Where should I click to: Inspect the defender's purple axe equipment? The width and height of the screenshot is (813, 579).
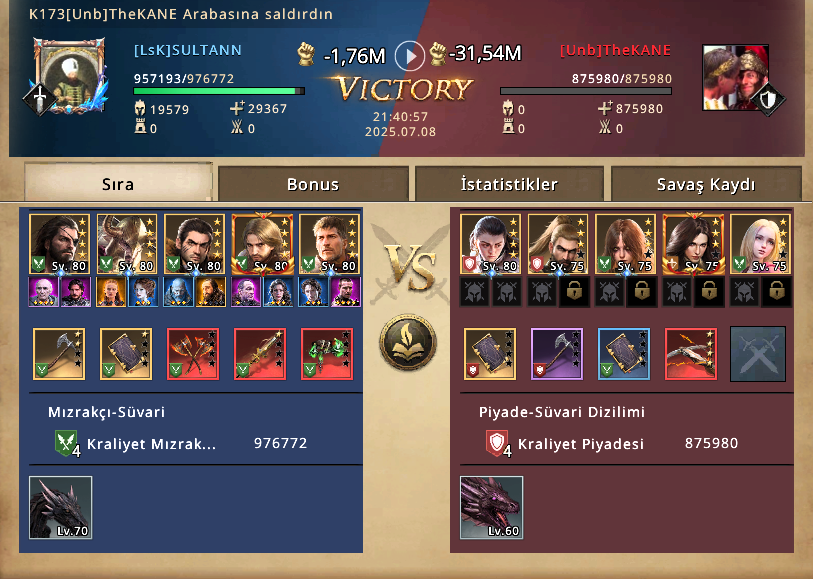tap(556, 354)
